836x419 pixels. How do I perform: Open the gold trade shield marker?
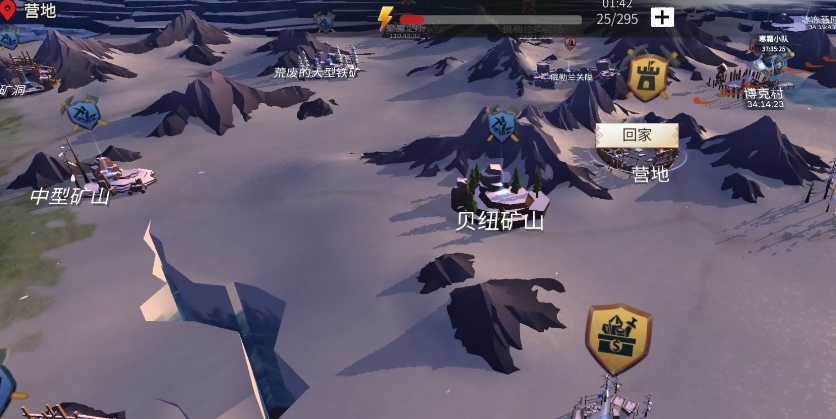(618, 339)
